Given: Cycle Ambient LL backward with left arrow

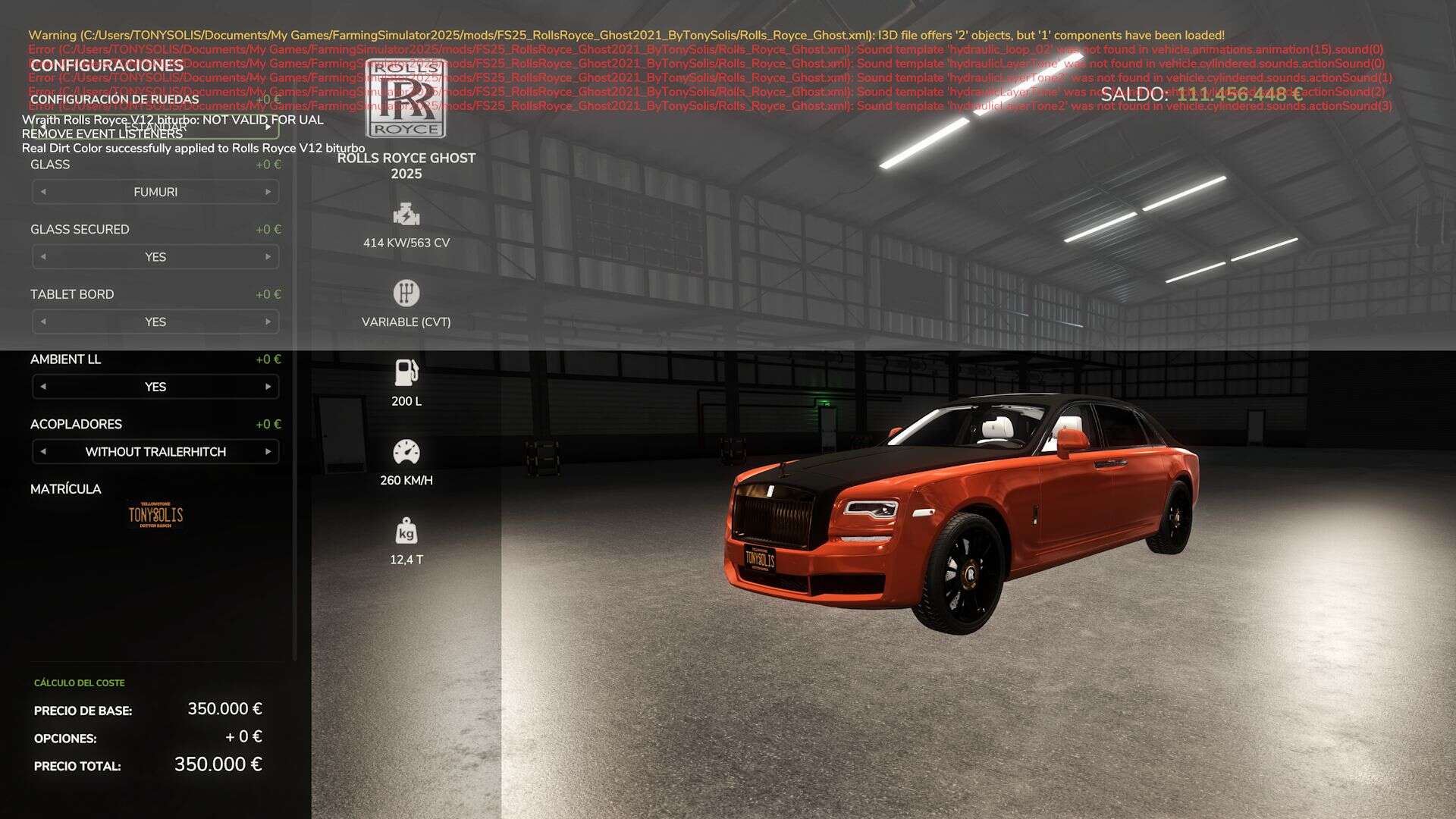Looking at the screenshot, I should click(x=43, y=387).
